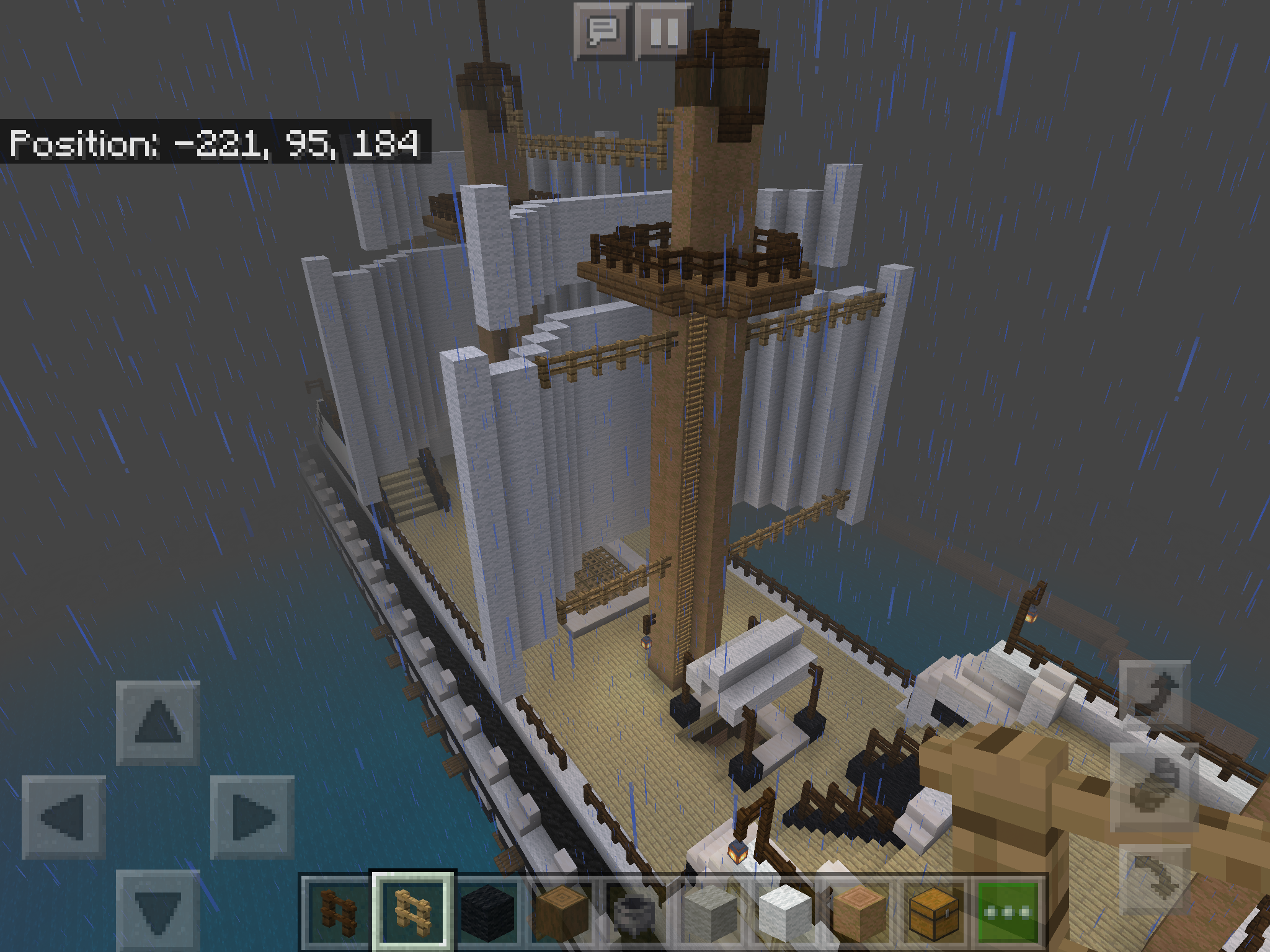Pause the game
The height and width of the screenshot is (952, 1270).
[x=664, y=31]
